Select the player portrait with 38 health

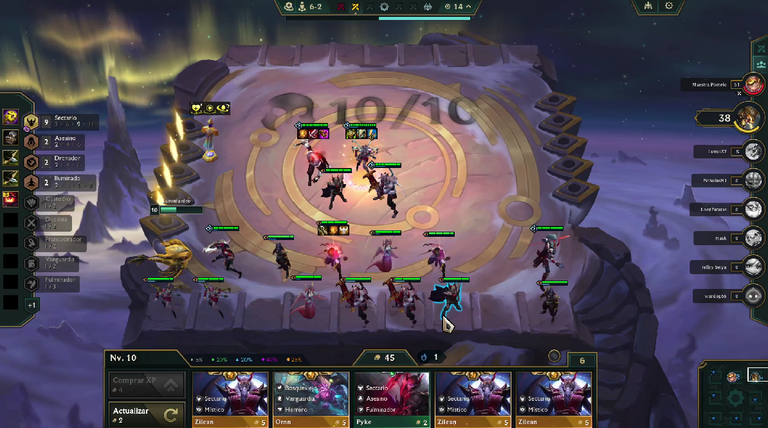coord(749,117)
